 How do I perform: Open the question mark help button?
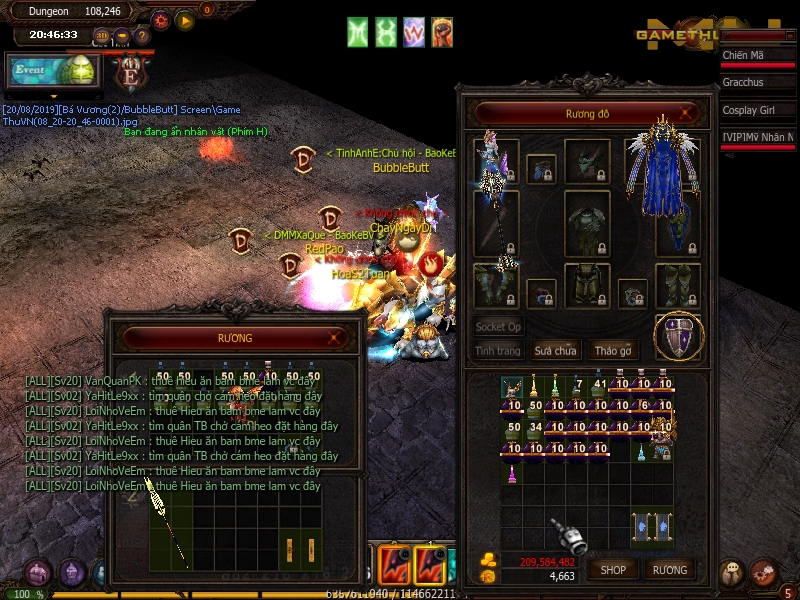click(x=142, y=36)
